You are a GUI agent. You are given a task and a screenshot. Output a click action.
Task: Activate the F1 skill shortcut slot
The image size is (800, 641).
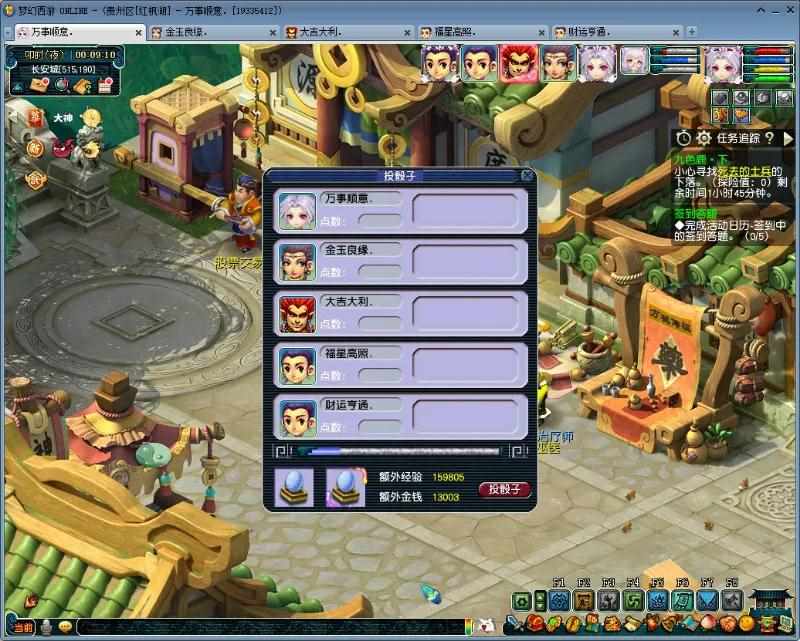(559, 600)
